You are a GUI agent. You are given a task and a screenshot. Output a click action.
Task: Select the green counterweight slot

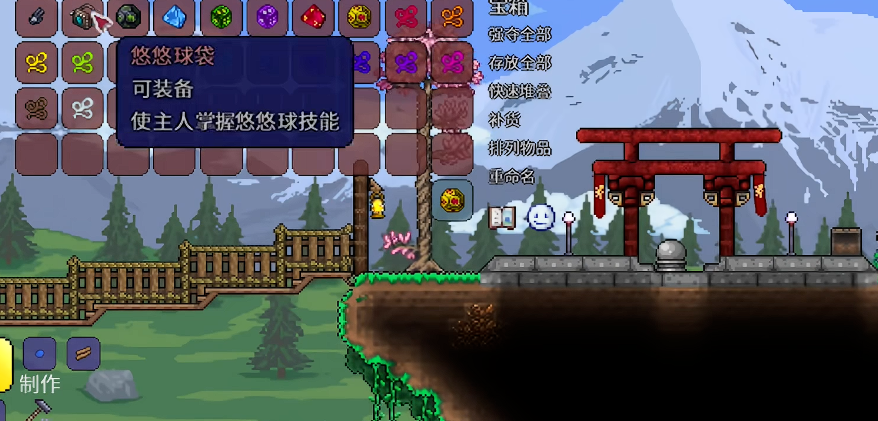coord(221,16)
